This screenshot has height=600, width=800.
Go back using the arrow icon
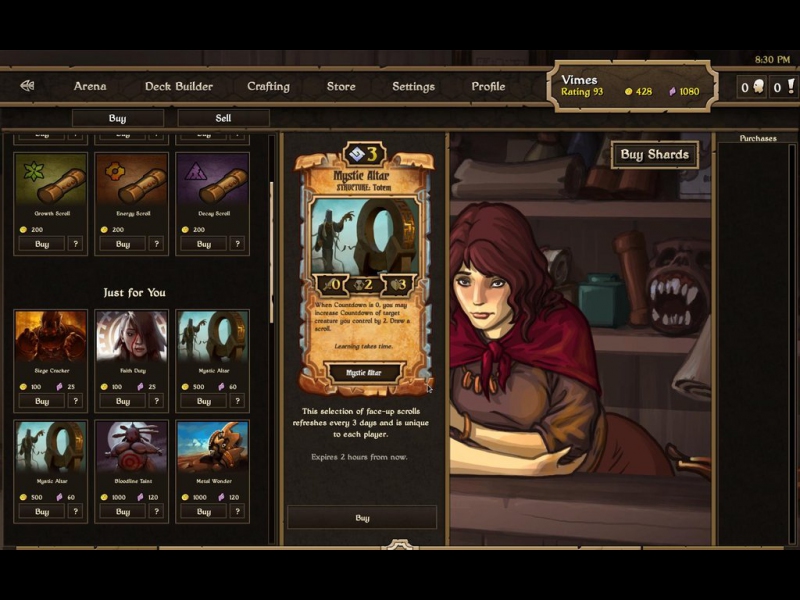tap(27, 86)
